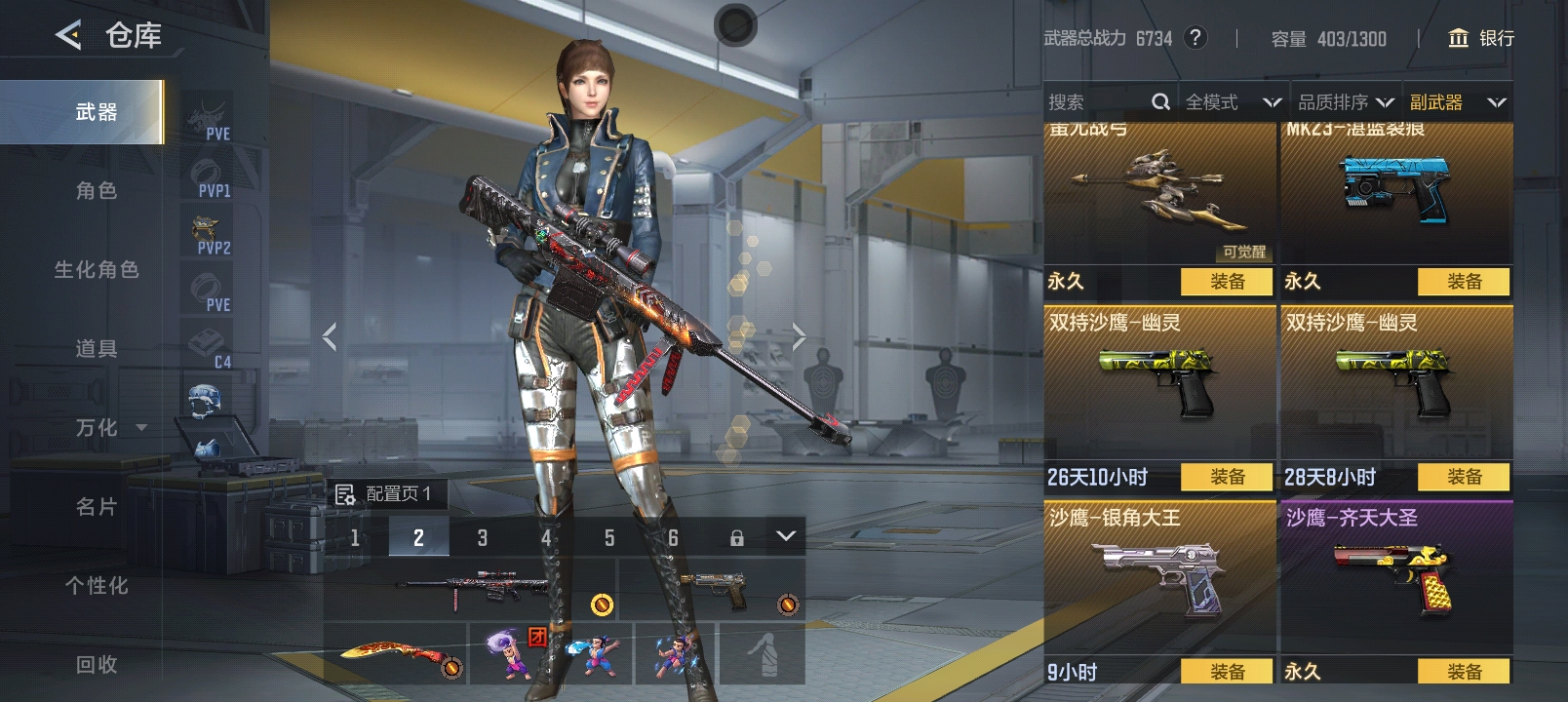The width and height of the screenshot is (1568, 702).
Task: Switch to the 个性化 section
Action: (96, 586)
